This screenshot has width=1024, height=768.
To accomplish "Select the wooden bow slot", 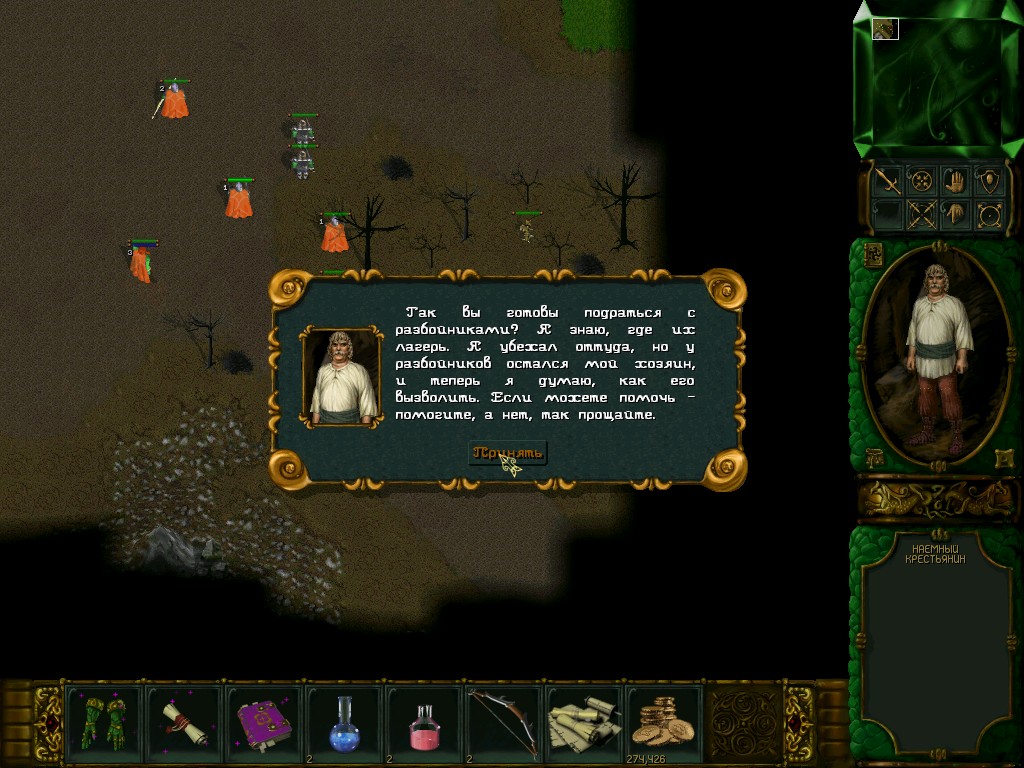I will click(x=503, y=722).
